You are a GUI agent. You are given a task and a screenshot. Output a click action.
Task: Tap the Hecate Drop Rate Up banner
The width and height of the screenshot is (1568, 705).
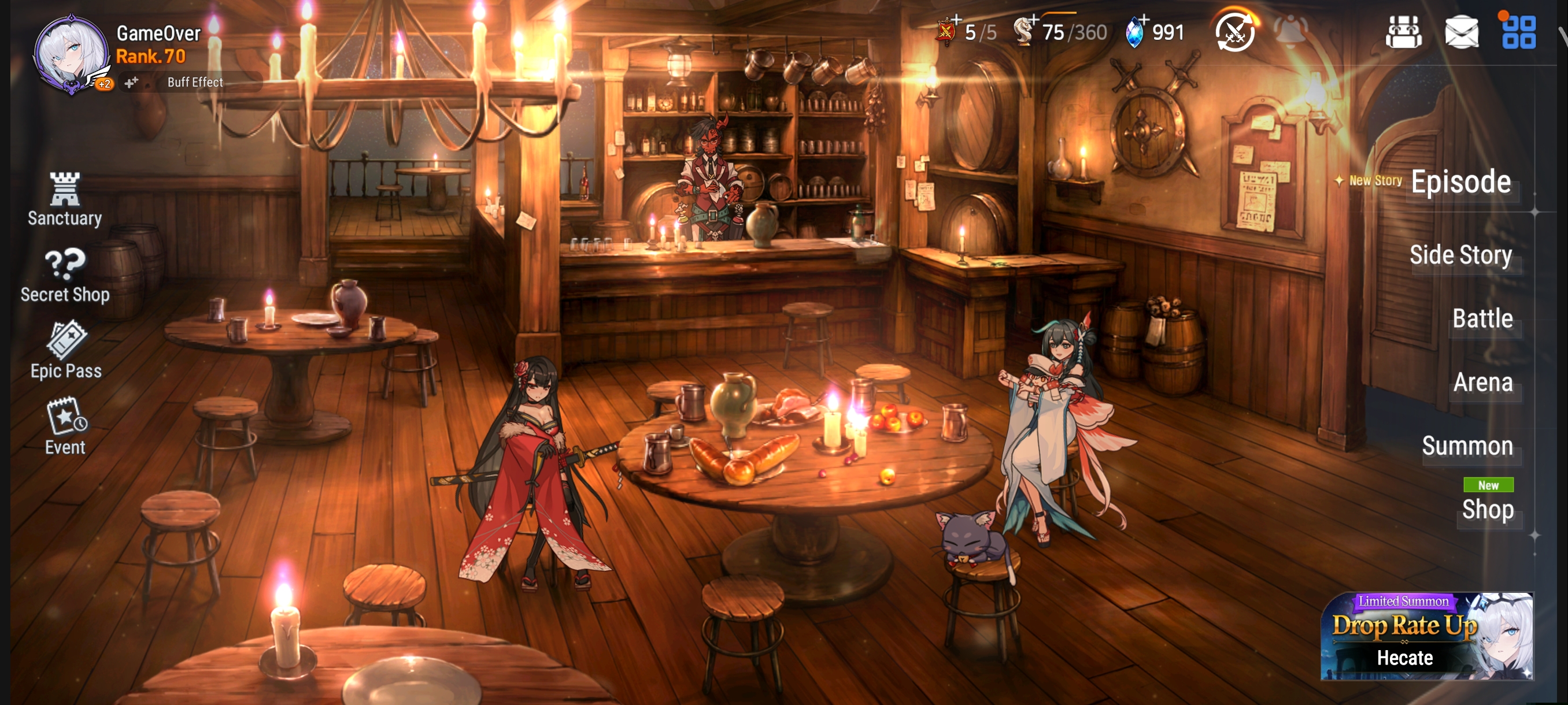[x=1426, y=636]
